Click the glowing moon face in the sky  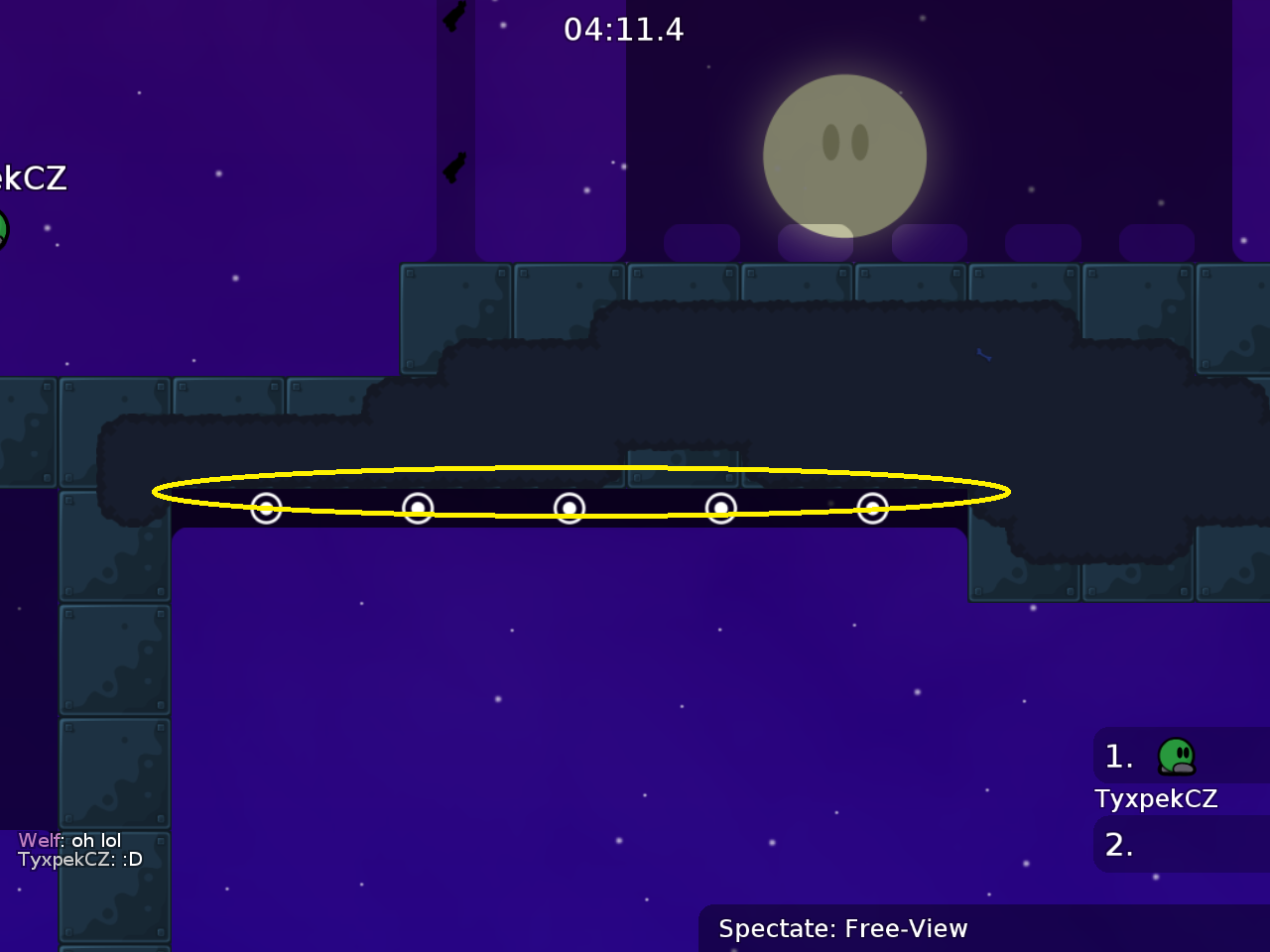tap(844, 157)
